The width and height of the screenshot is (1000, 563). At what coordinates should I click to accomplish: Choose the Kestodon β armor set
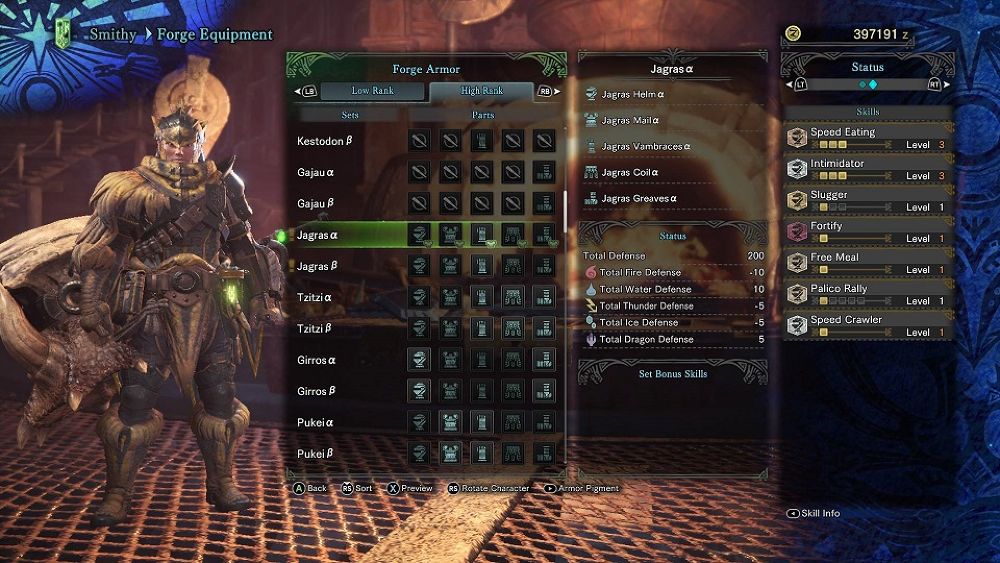pos(325,141)
